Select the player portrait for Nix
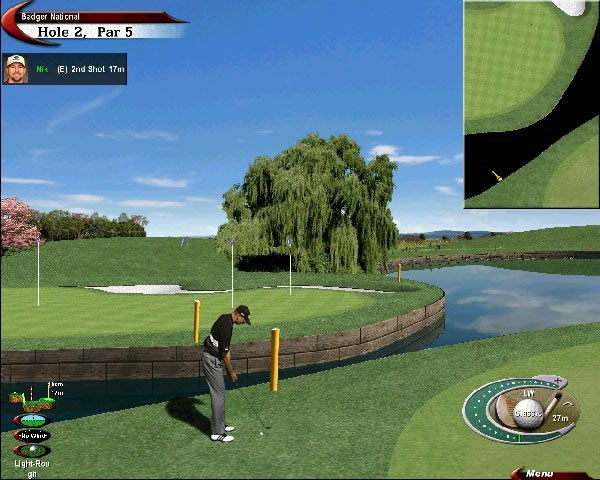600x480 pixels. 15,69
